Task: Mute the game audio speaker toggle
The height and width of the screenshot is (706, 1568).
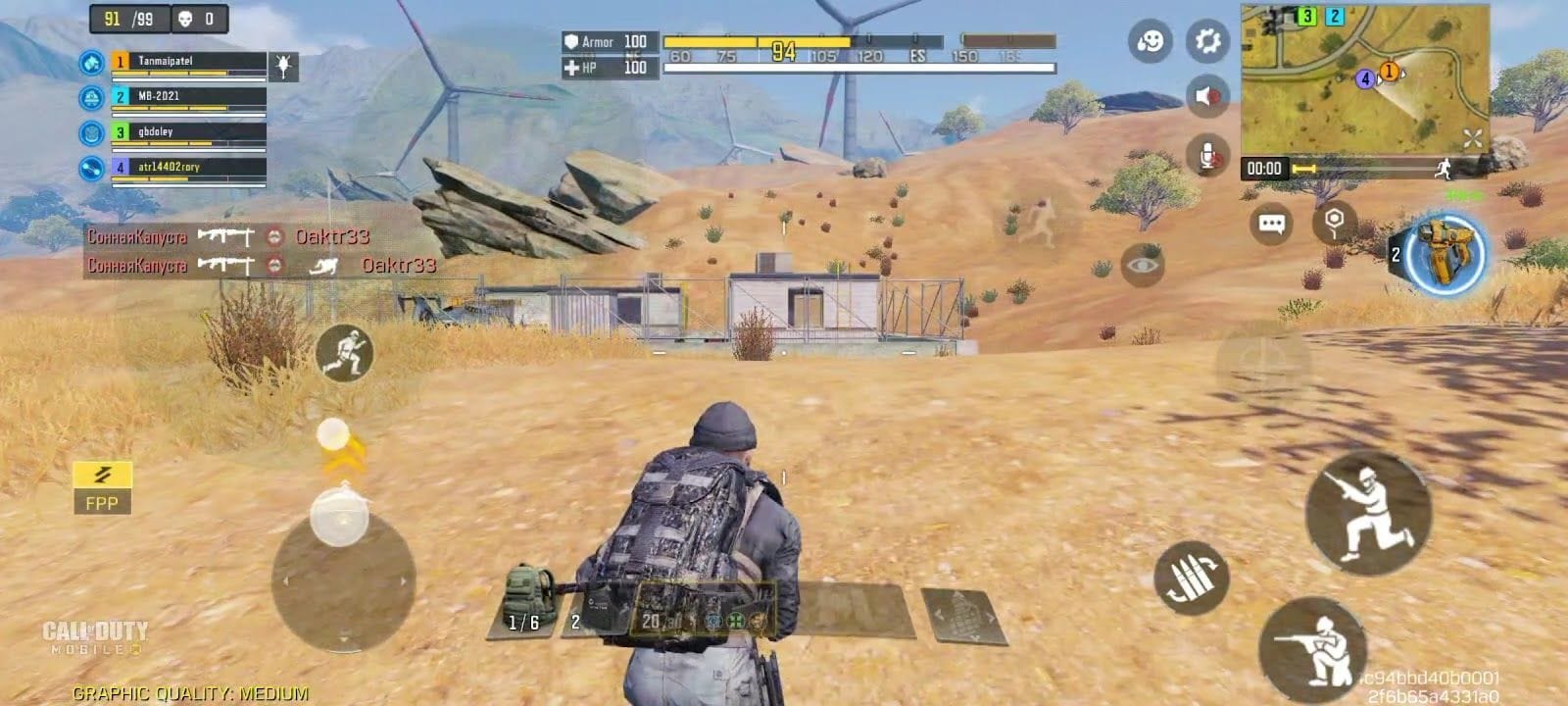Action: [x=1204, y=96]
